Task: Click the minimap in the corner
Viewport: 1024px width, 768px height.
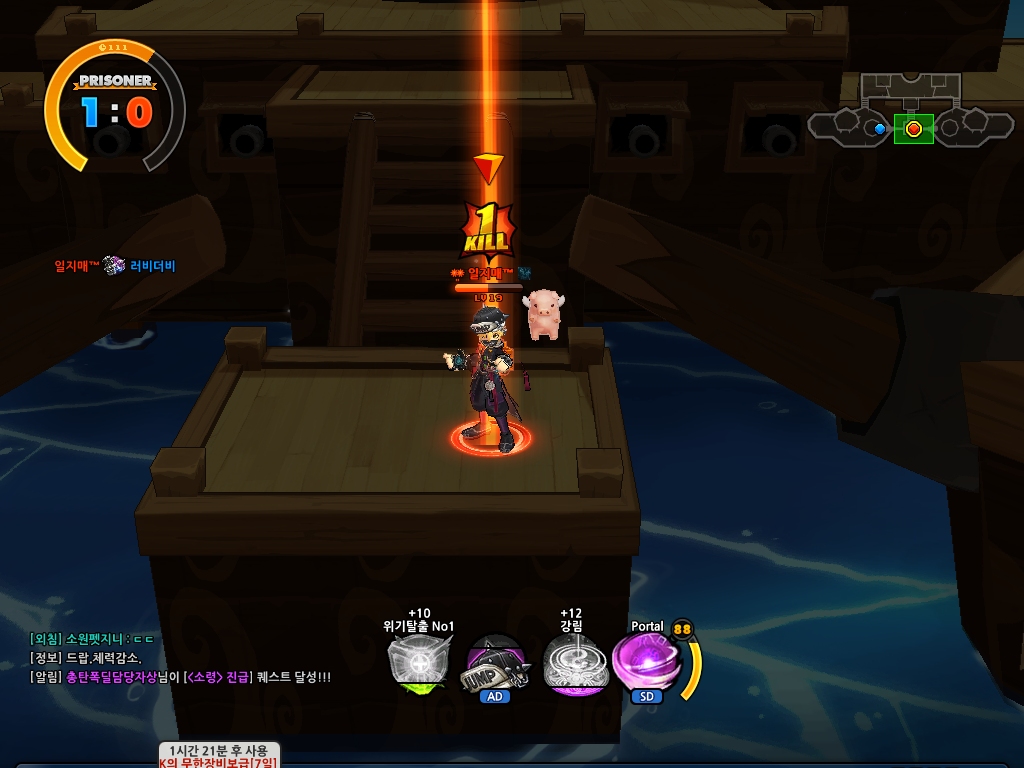Action: click(910, 112)
